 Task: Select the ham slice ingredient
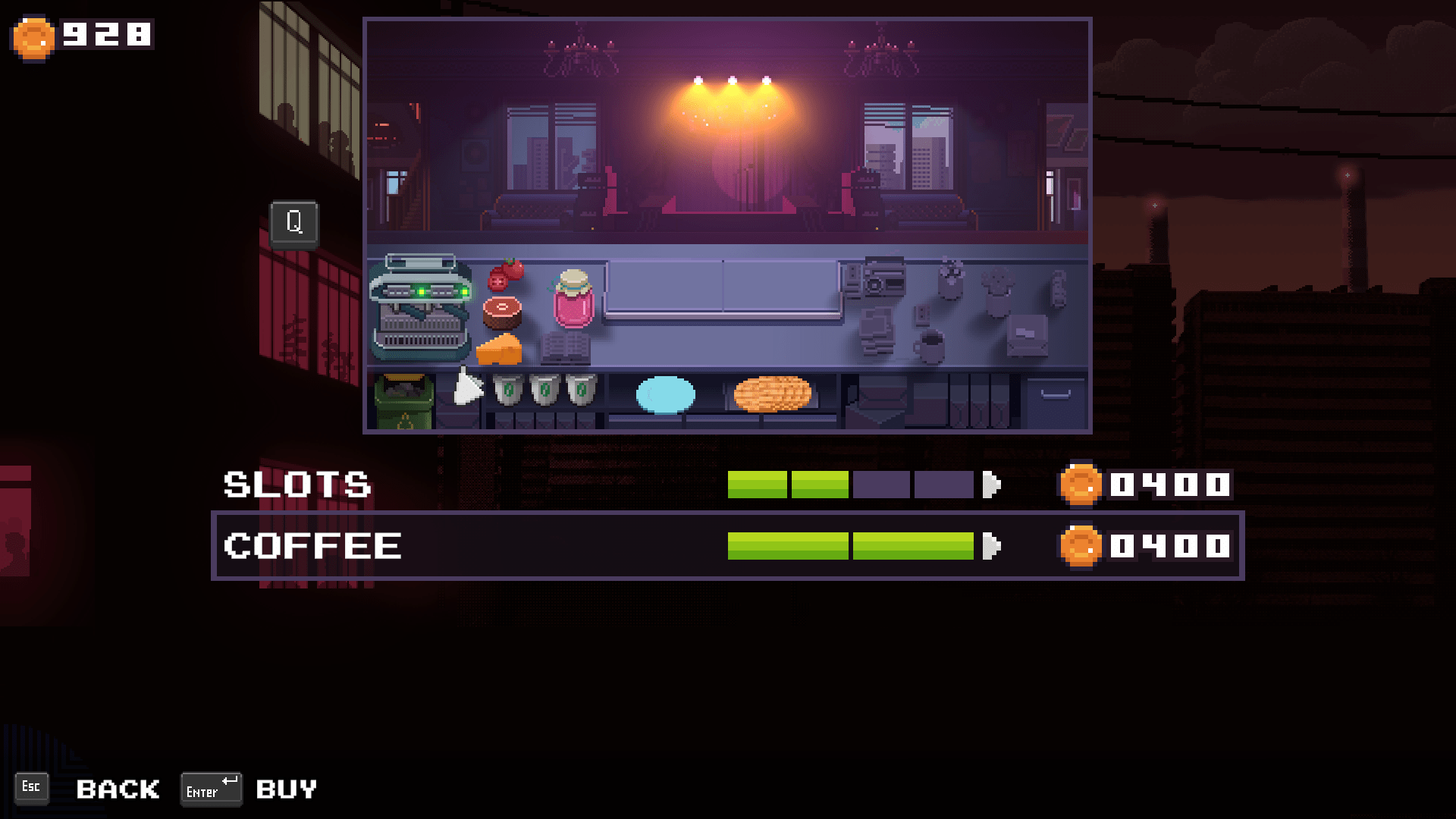503,312
